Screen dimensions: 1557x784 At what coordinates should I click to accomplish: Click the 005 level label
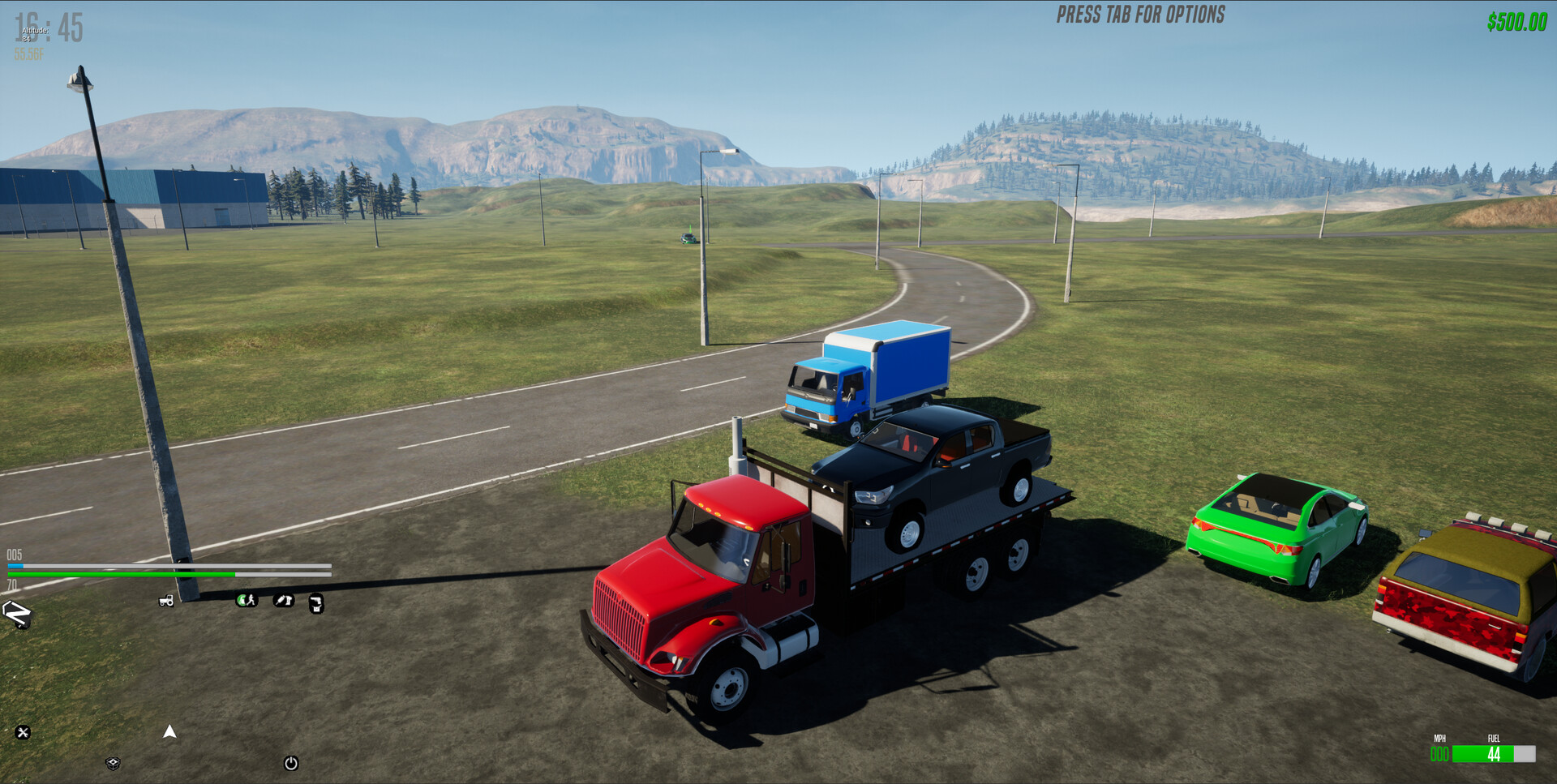(16, 555)
